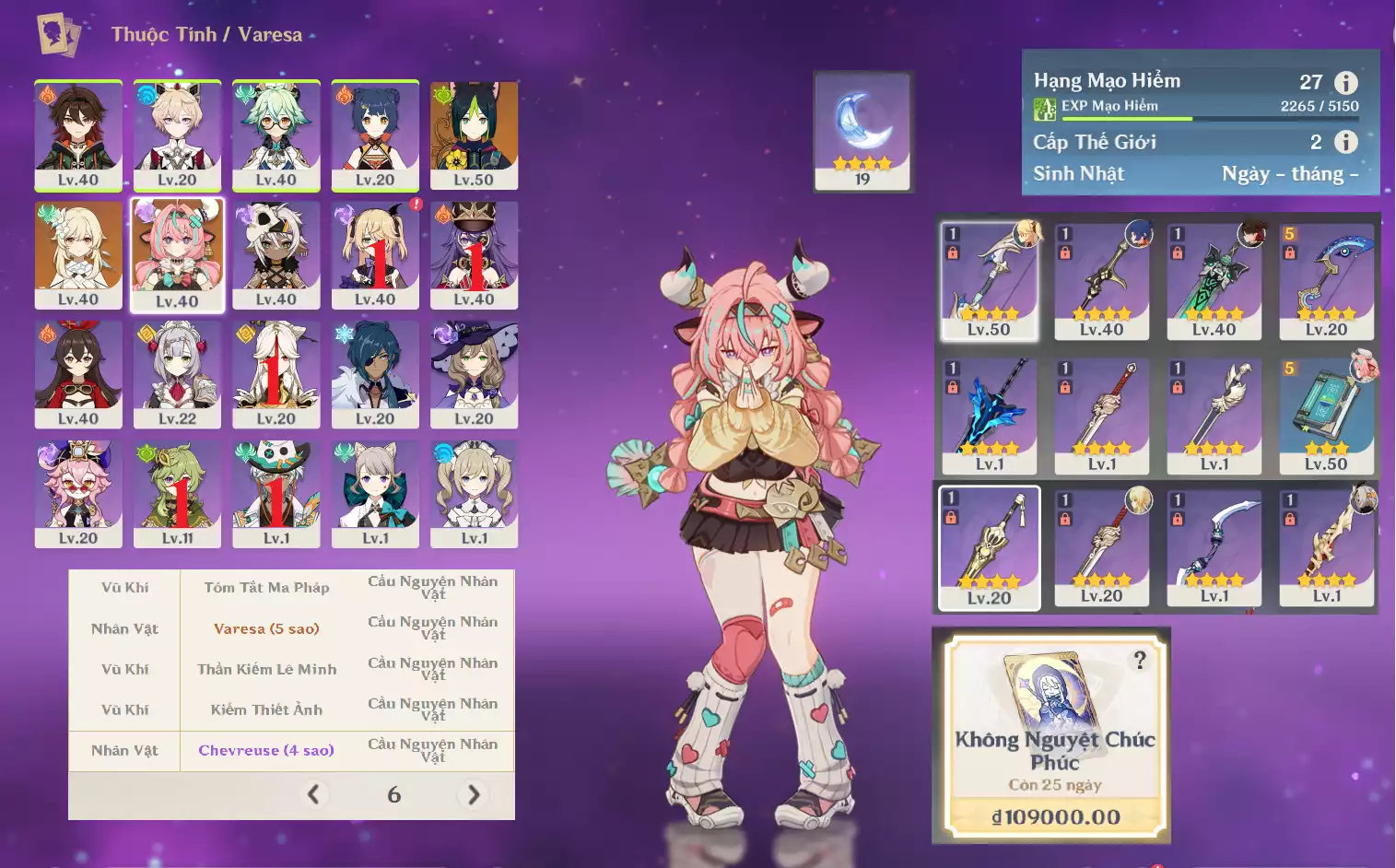The height and width of the screenshot is (868, 1396).
Task: Choose the green catalyst book Lv.50
Action: pyautogui.click(x=1326, y=415)
